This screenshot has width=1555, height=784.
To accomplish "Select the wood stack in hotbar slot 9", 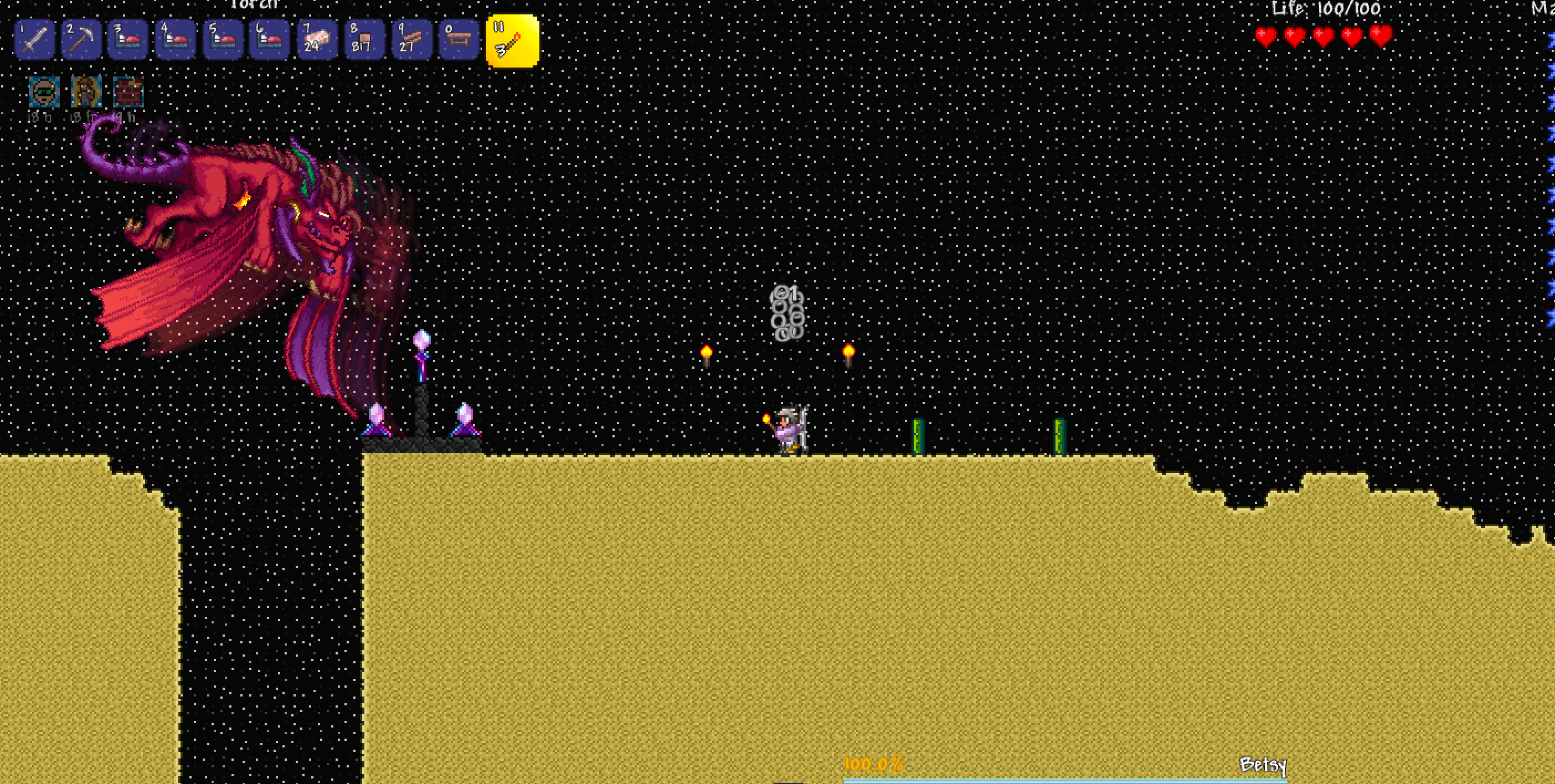I will tap(411, 39).
